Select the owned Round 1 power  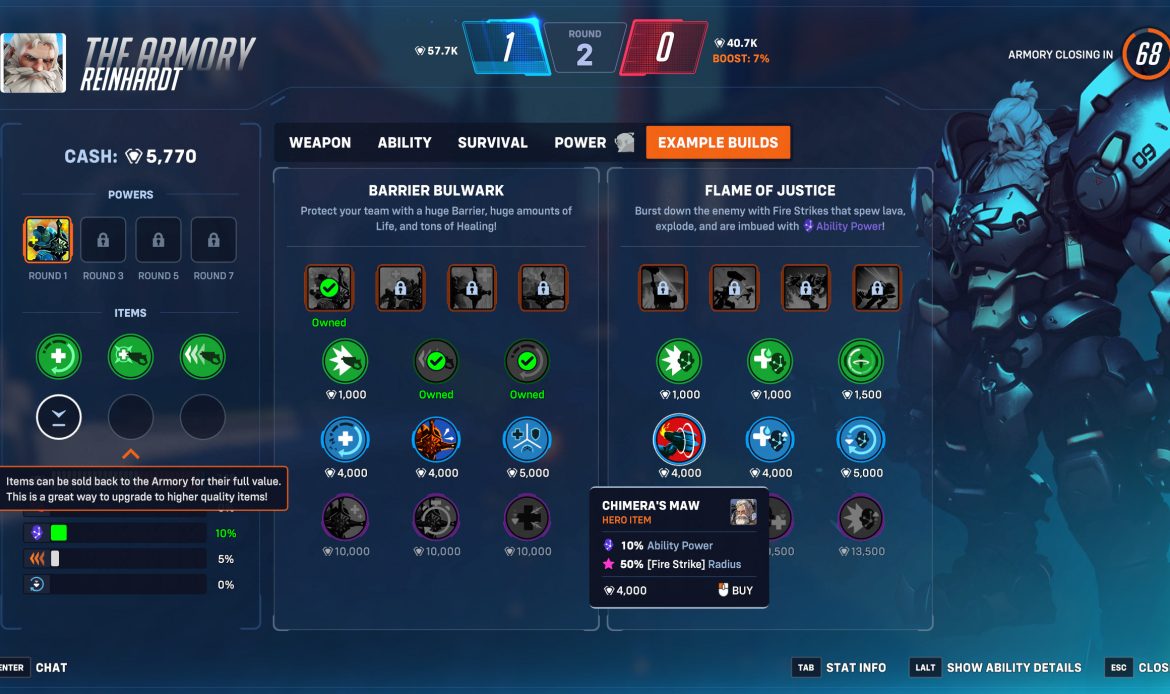coord(47,240)
